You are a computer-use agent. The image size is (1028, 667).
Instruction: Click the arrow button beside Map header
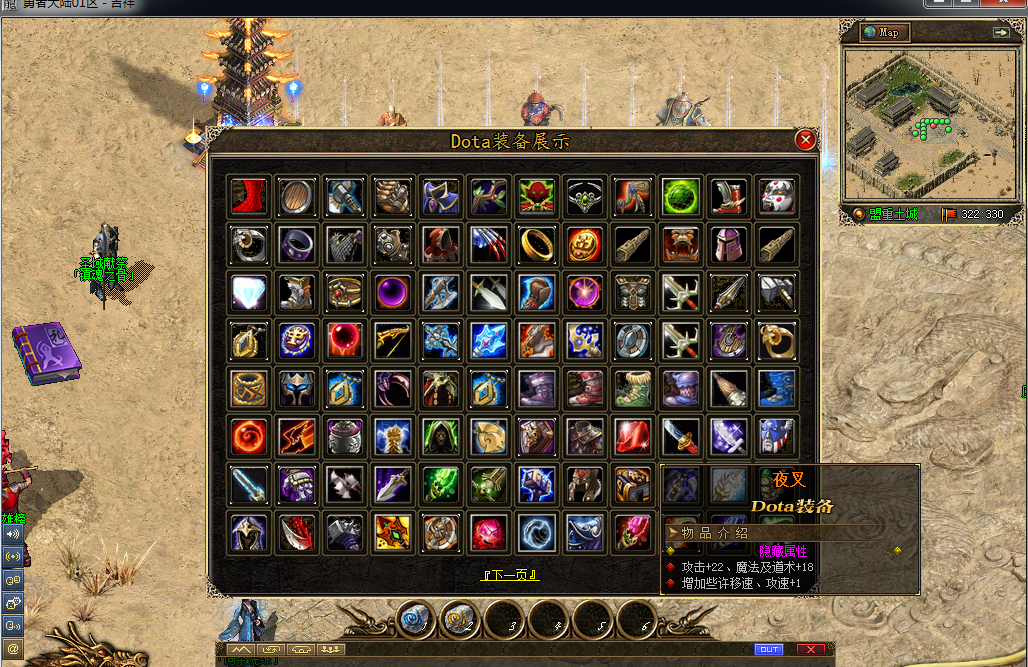(x=1001, y=32)
